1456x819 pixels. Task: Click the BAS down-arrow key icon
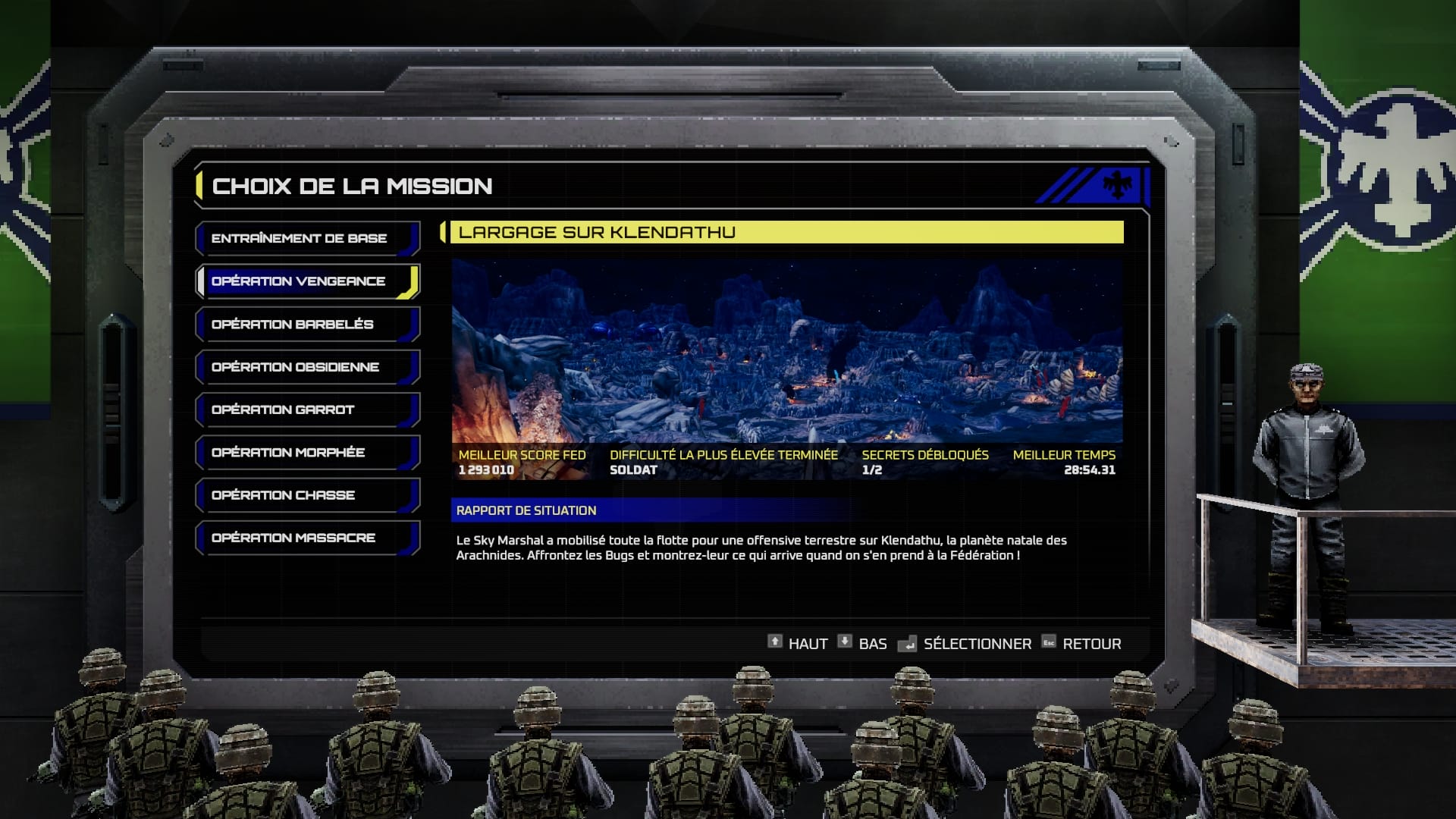pos(844,642)
